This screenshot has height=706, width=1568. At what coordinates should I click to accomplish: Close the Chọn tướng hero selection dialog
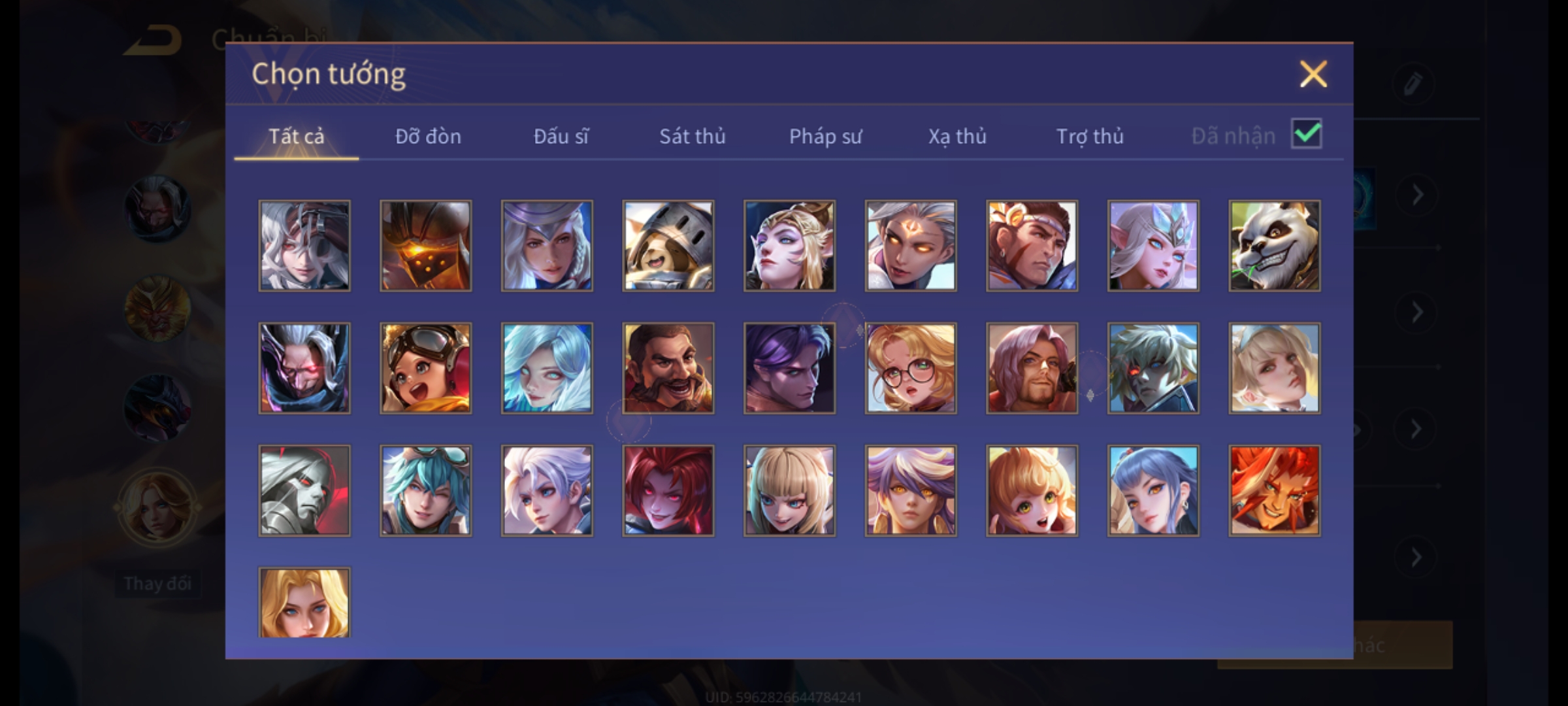pos(1313,74)
